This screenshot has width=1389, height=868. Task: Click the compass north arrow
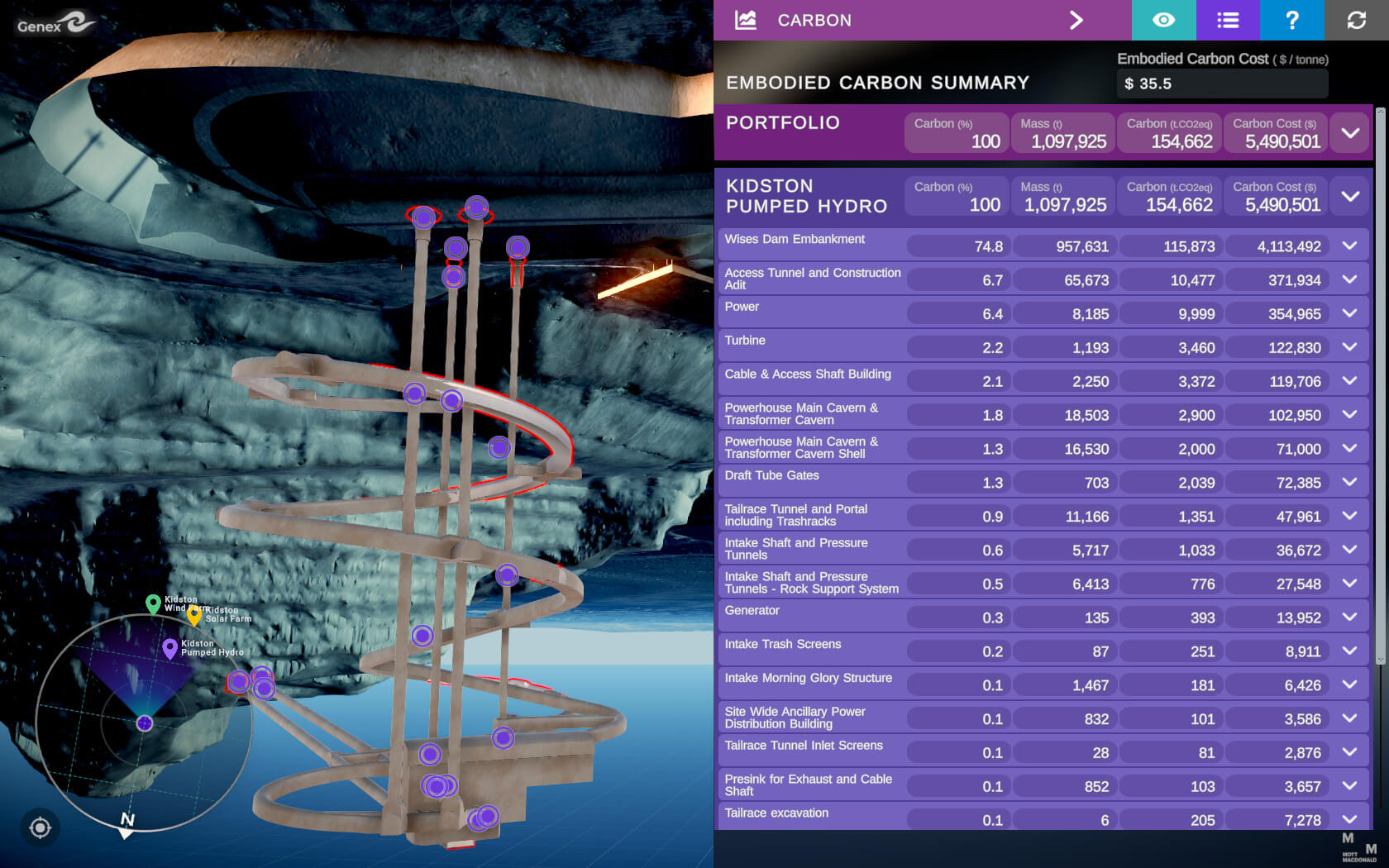pos(126,825)
